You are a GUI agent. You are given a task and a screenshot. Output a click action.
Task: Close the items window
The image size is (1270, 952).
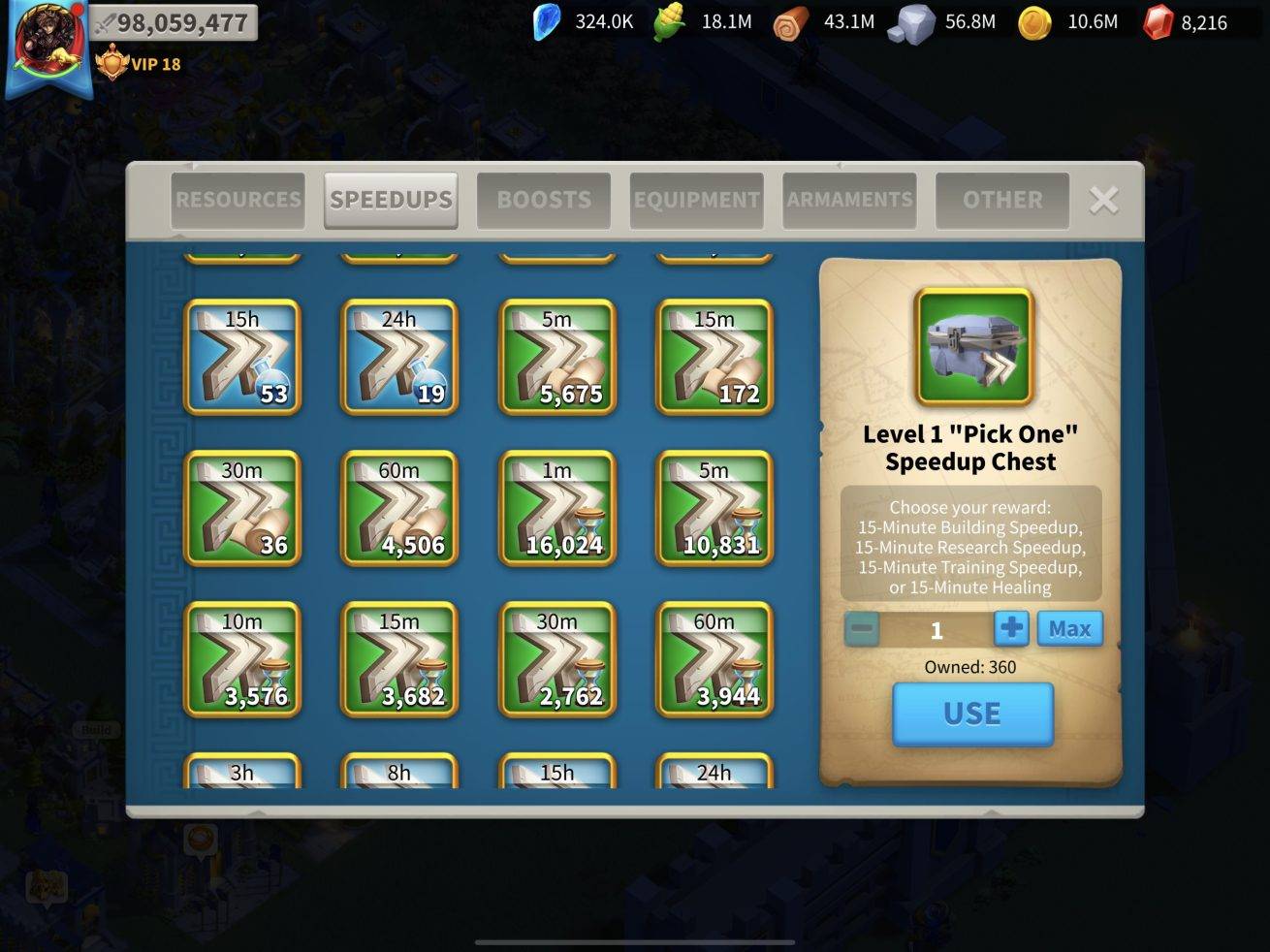pos(1103,201)
